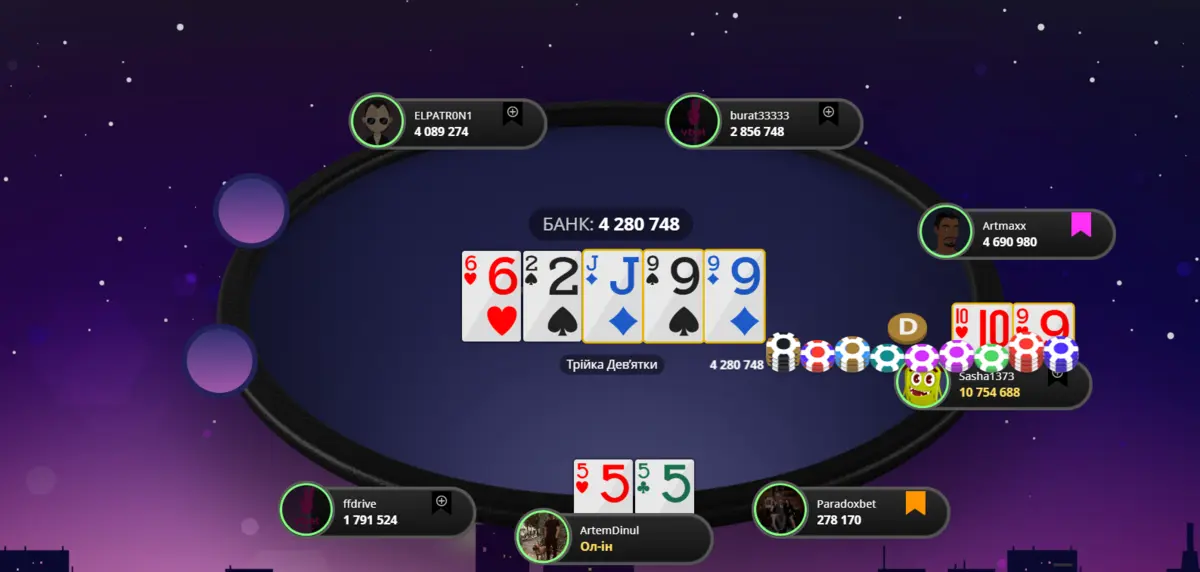The height and width of the screenshot is (572, 1200).
Task: Add a note tag for burat33333
Action: (828, 114)
